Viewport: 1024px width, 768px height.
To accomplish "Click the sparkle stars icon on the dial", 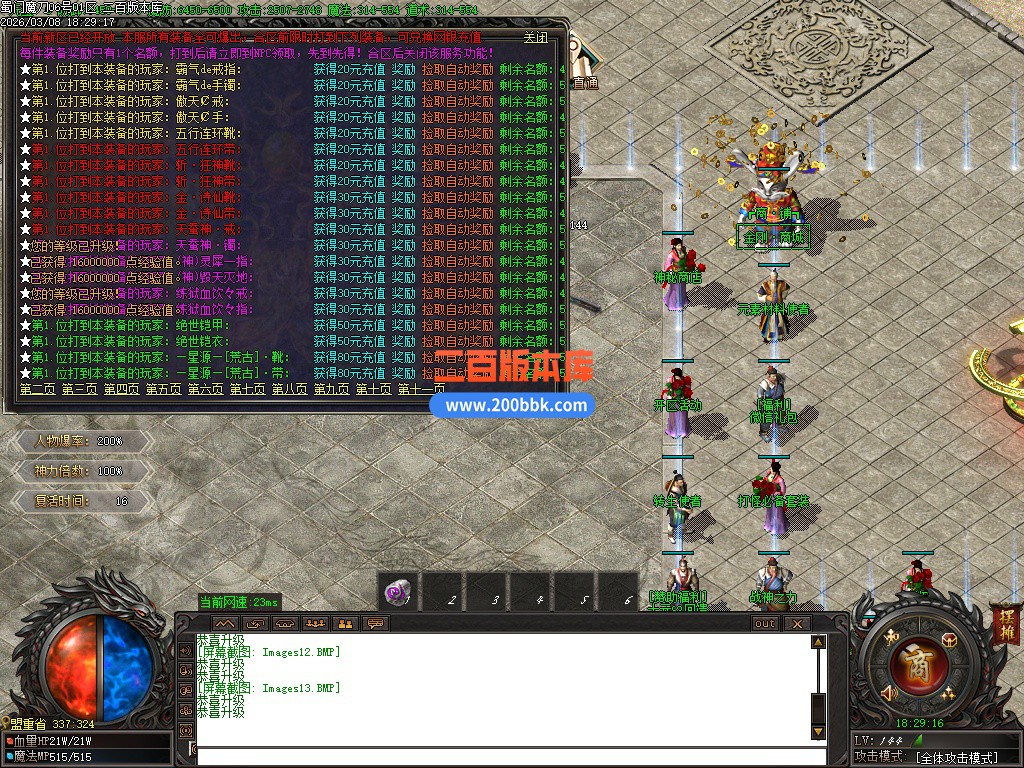I will [947, 693].
